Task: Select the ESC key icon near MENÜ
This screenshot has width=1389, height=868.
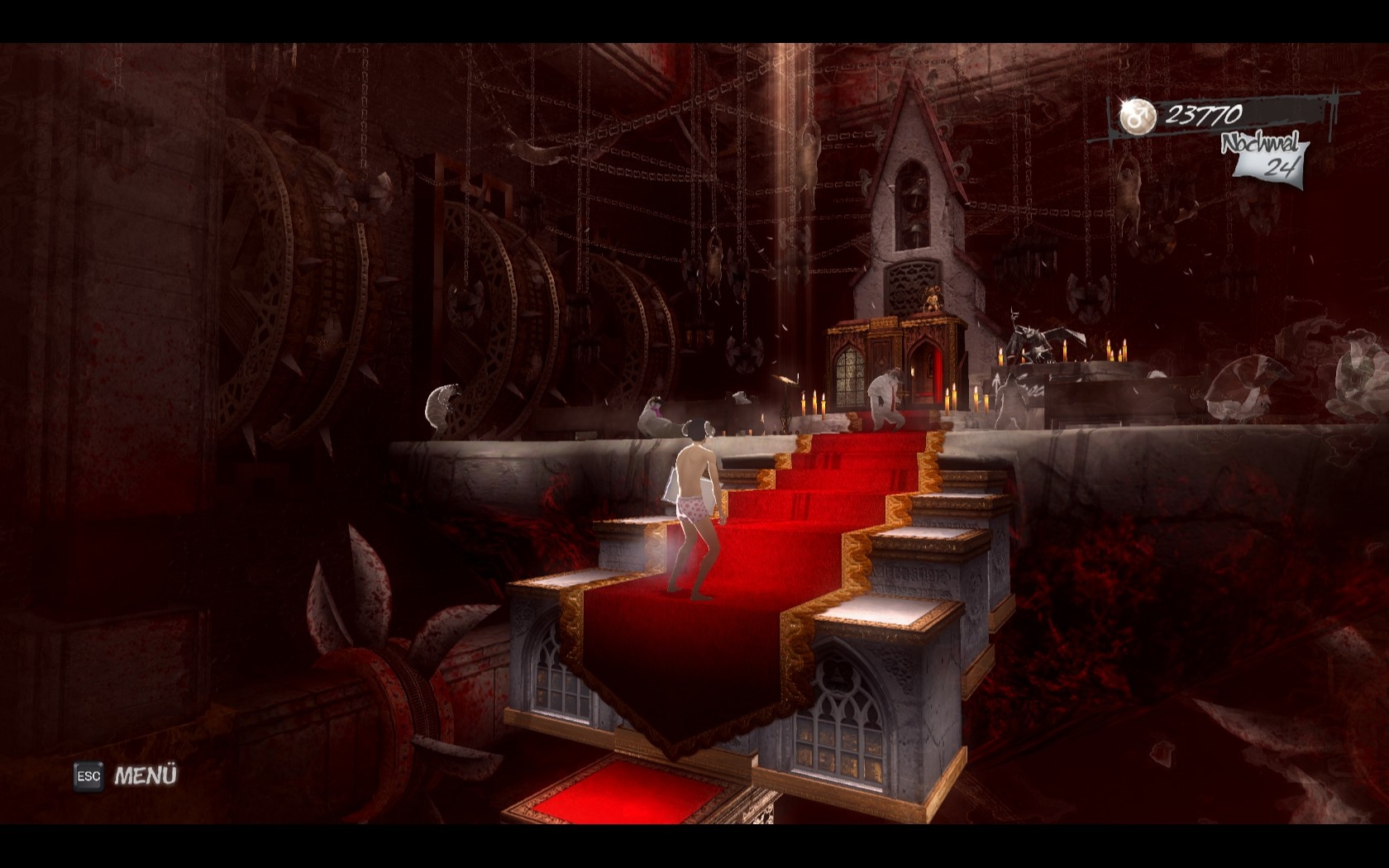Action: coord(87,777)
